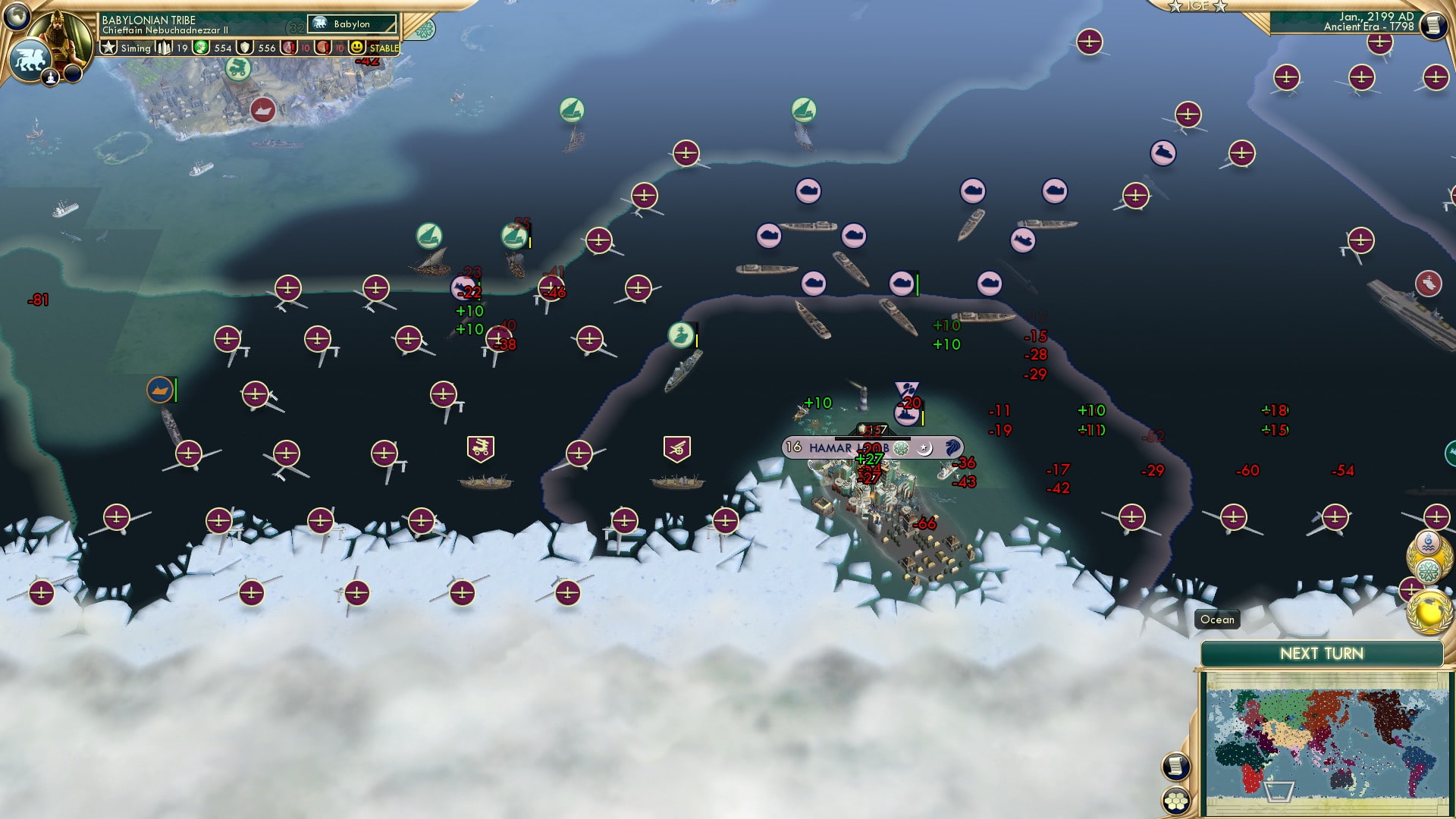Toggle strategic view with the top-left globe

pos(15,15)
